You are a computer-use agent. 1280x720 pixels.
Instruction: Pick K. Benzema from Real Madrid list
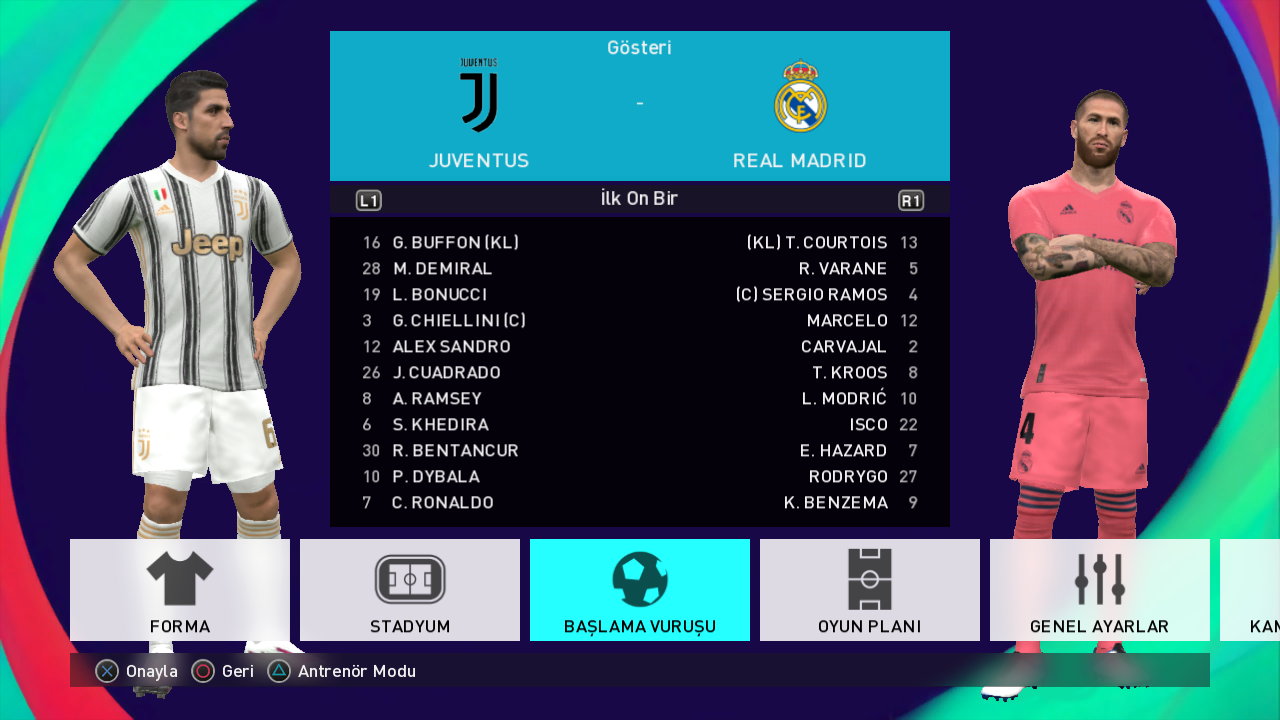(x=836, y=503)
